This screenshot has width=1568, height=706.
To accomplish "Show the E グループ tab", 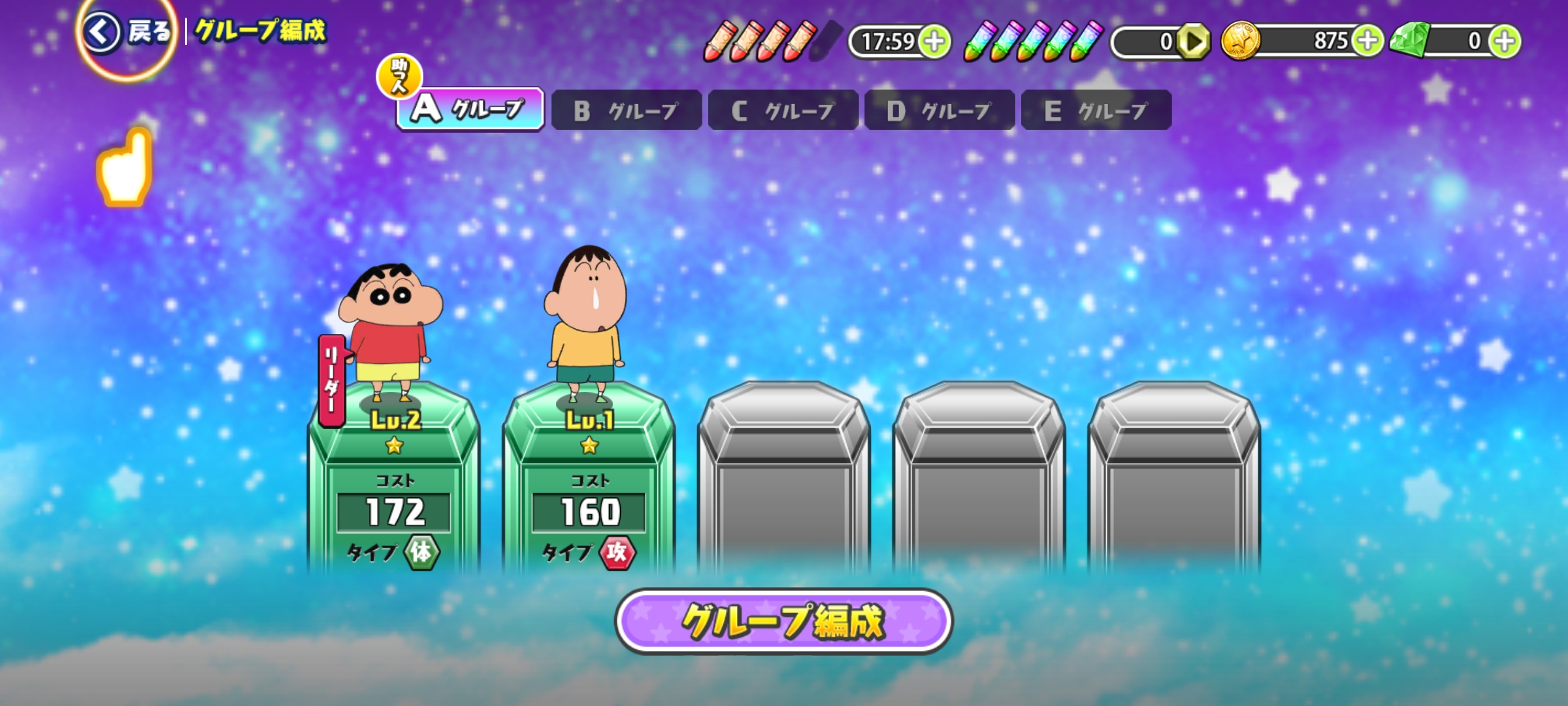I will (1096, 110).
